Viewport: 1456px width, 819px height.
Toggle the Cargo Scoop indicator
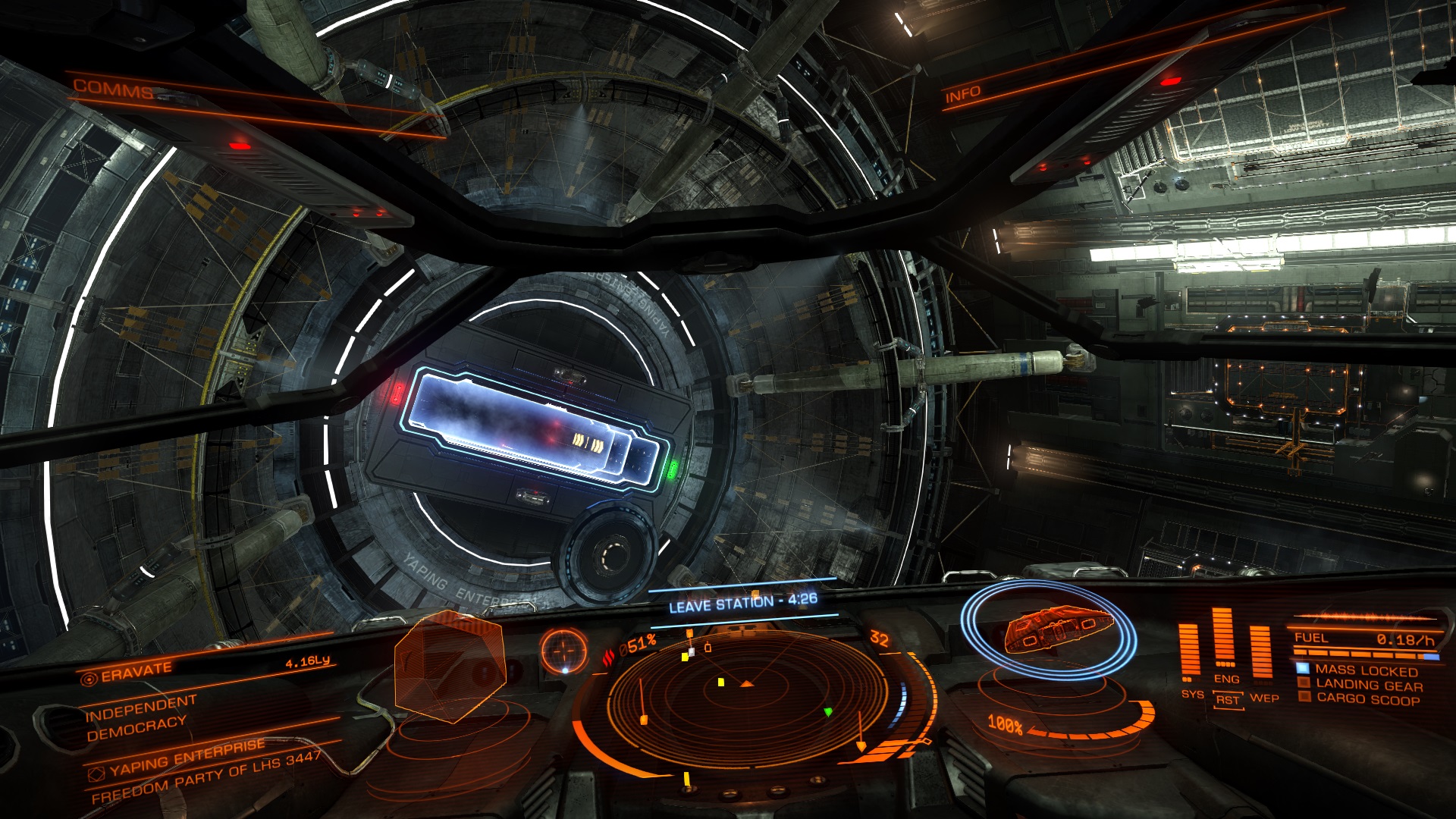pos(1367,699)
